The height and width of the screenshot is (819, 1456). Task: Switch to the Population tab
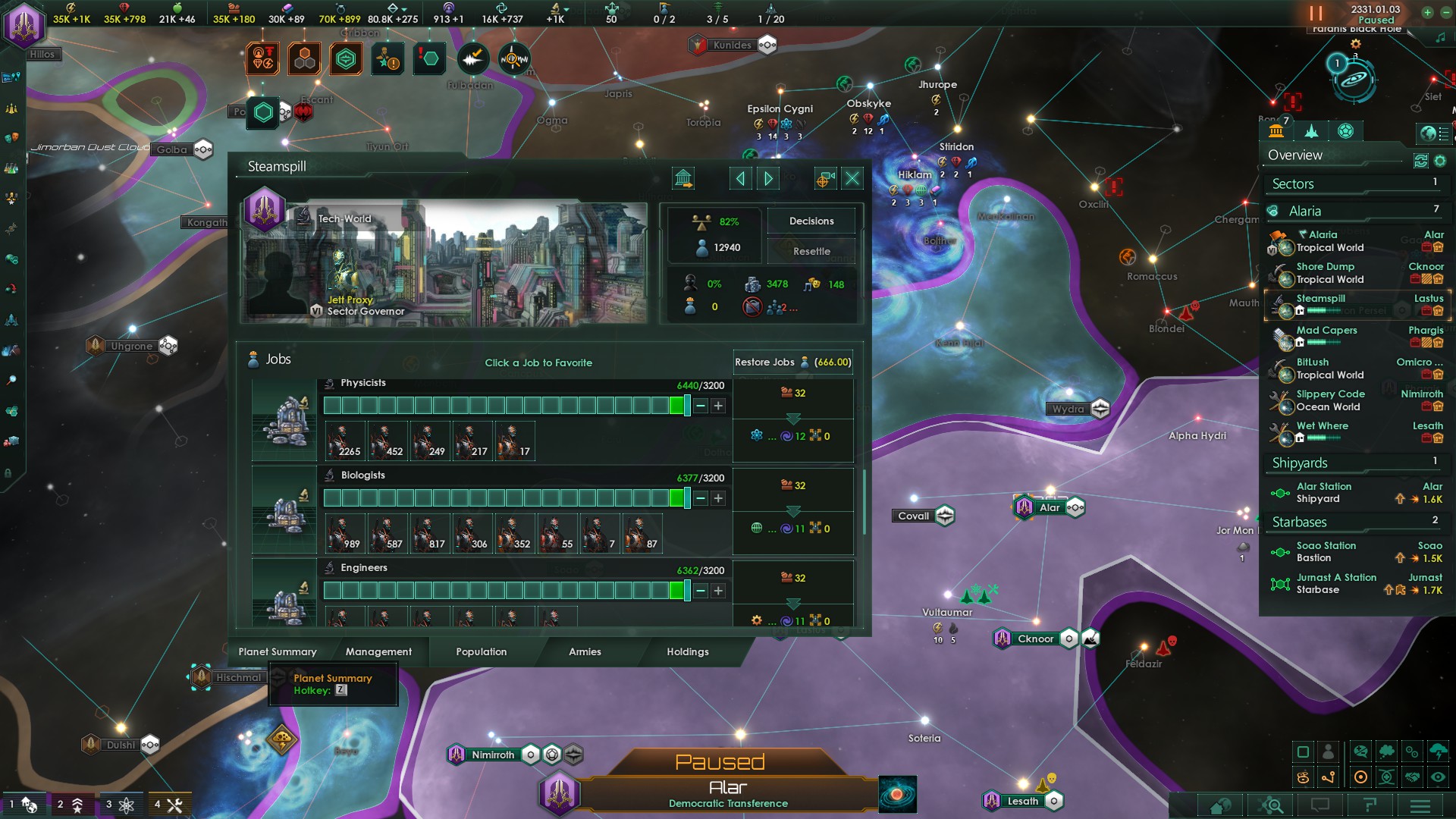(x=480, y=651)
